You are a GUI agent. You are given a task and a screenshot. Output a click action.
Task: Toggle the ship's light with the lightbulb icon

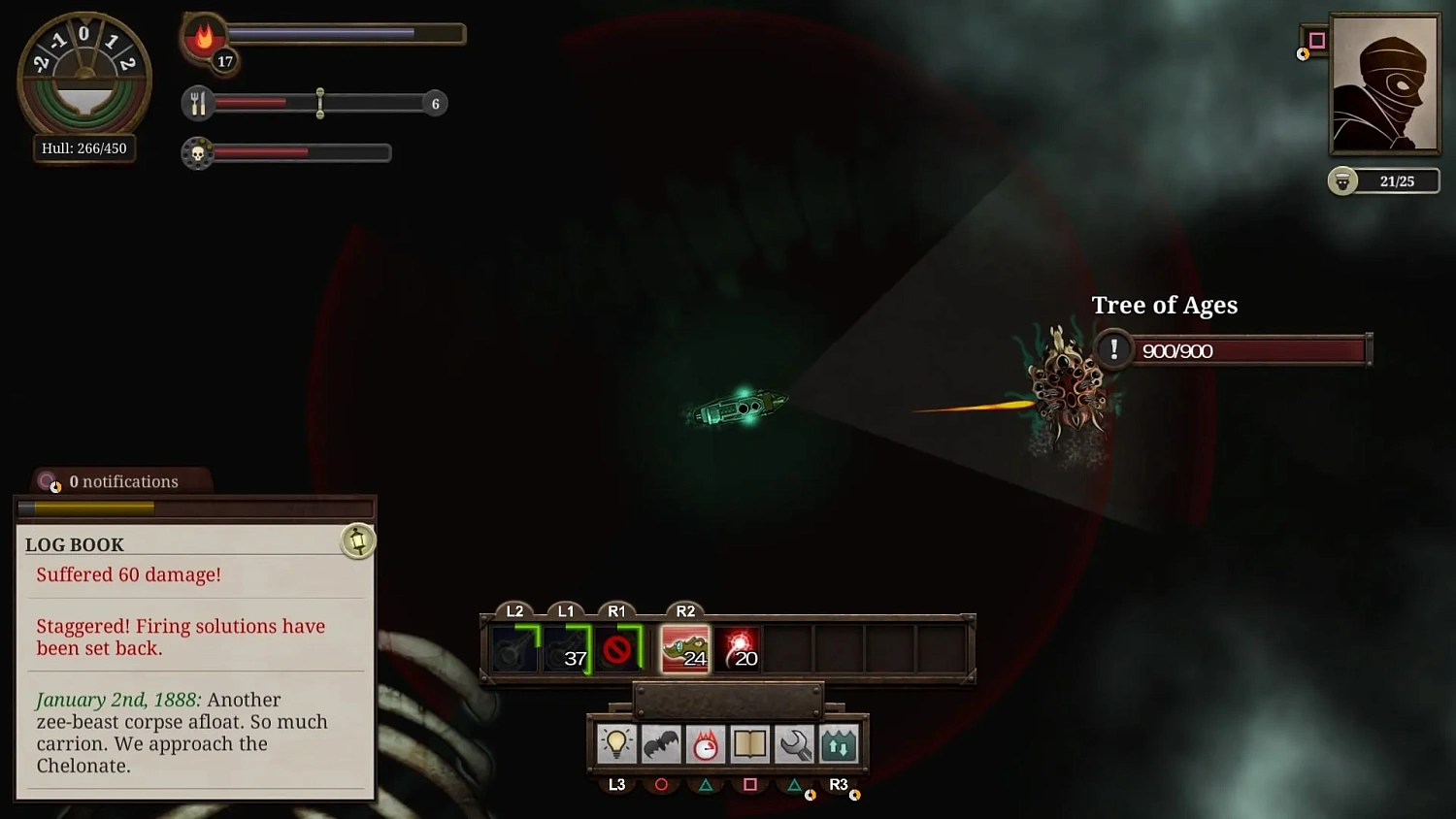615,744
